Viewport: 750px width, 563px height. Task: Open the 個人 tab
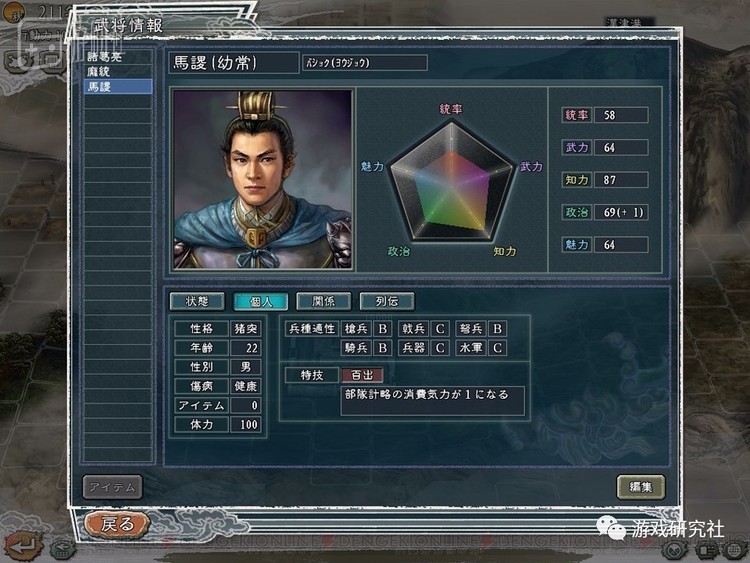260,301
